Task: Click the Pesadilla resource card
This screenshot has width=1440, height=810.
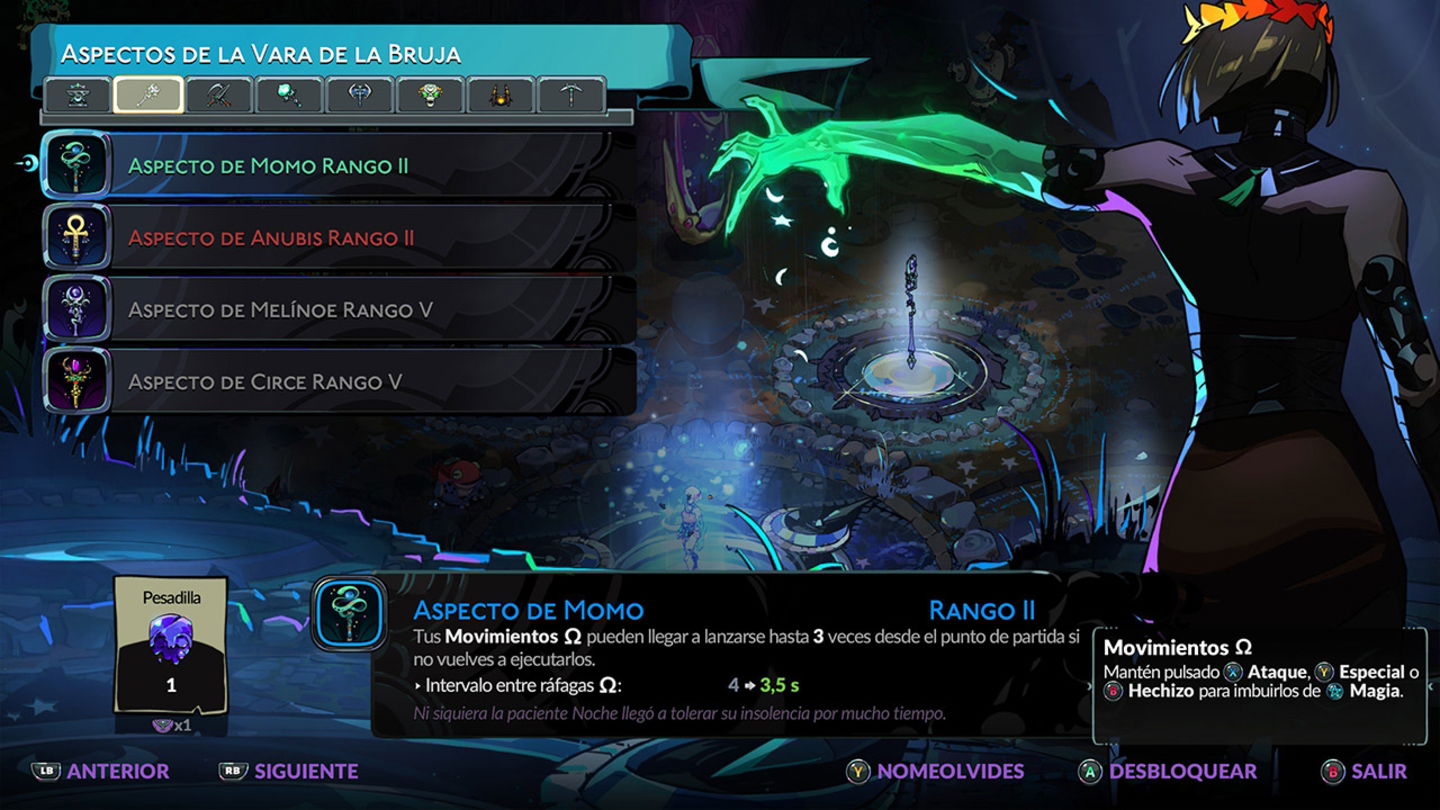Action: point(171,645)
